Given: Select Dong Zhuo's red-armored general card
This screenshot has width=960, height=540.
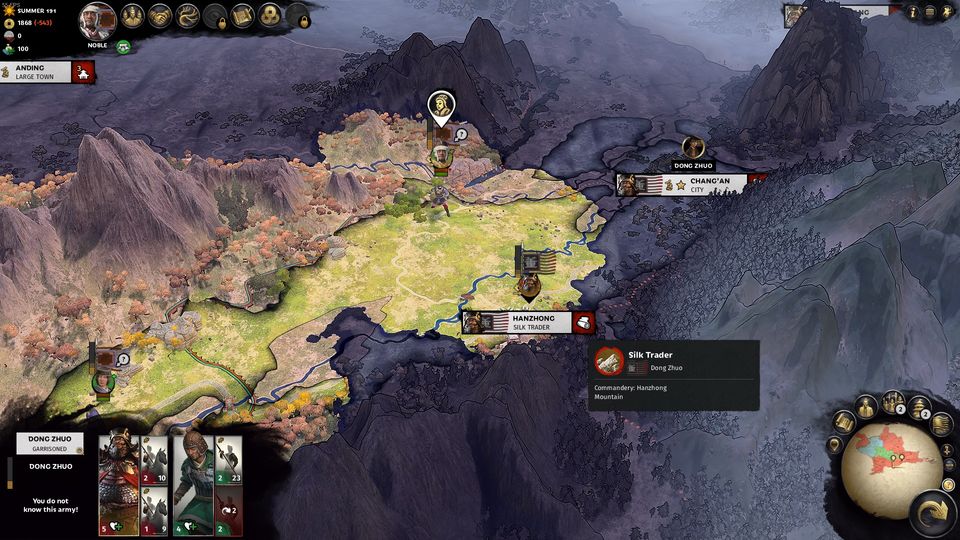Looking at the screenshot, I should 117,471.
